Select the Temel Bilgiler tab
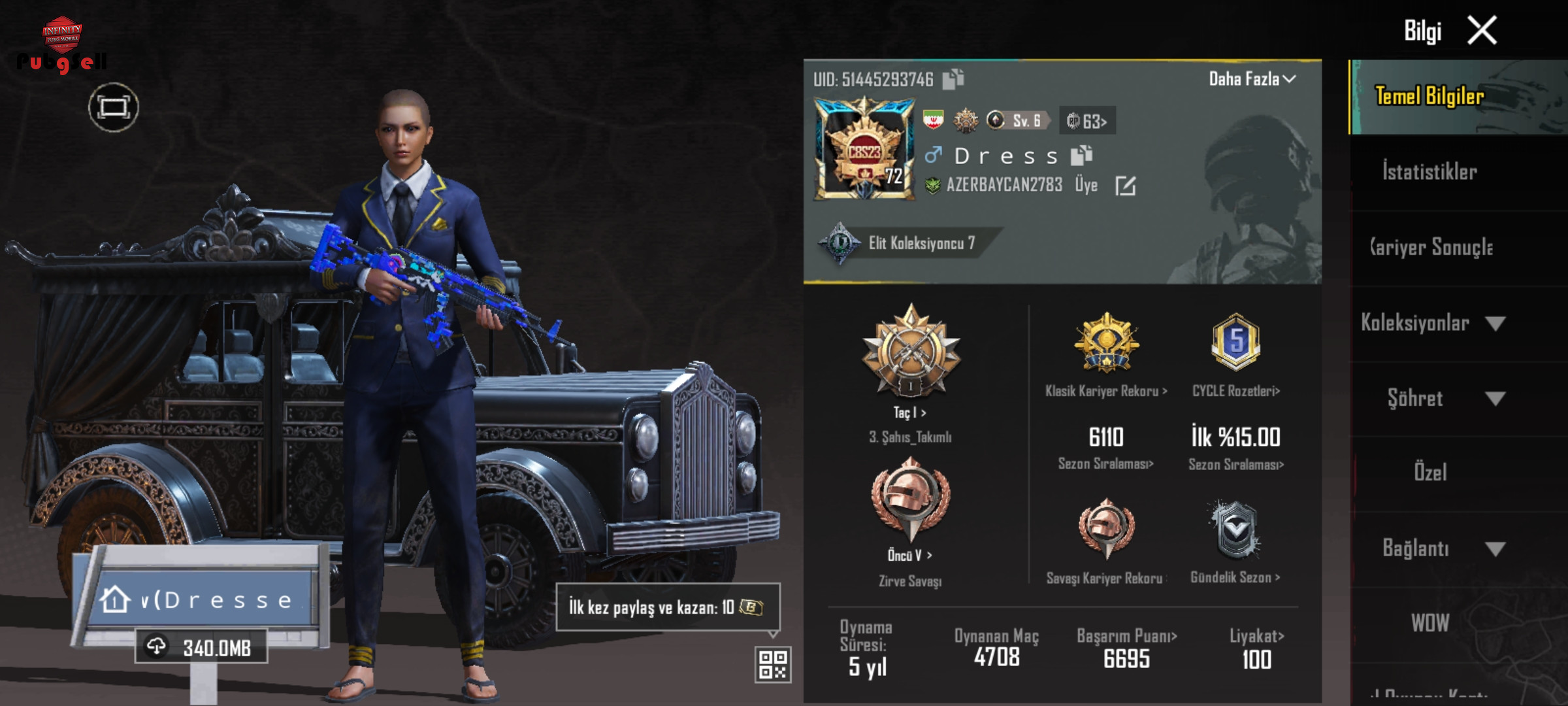The height and width of the screenshot is (706, 1568). click(x=1429, y=97)
